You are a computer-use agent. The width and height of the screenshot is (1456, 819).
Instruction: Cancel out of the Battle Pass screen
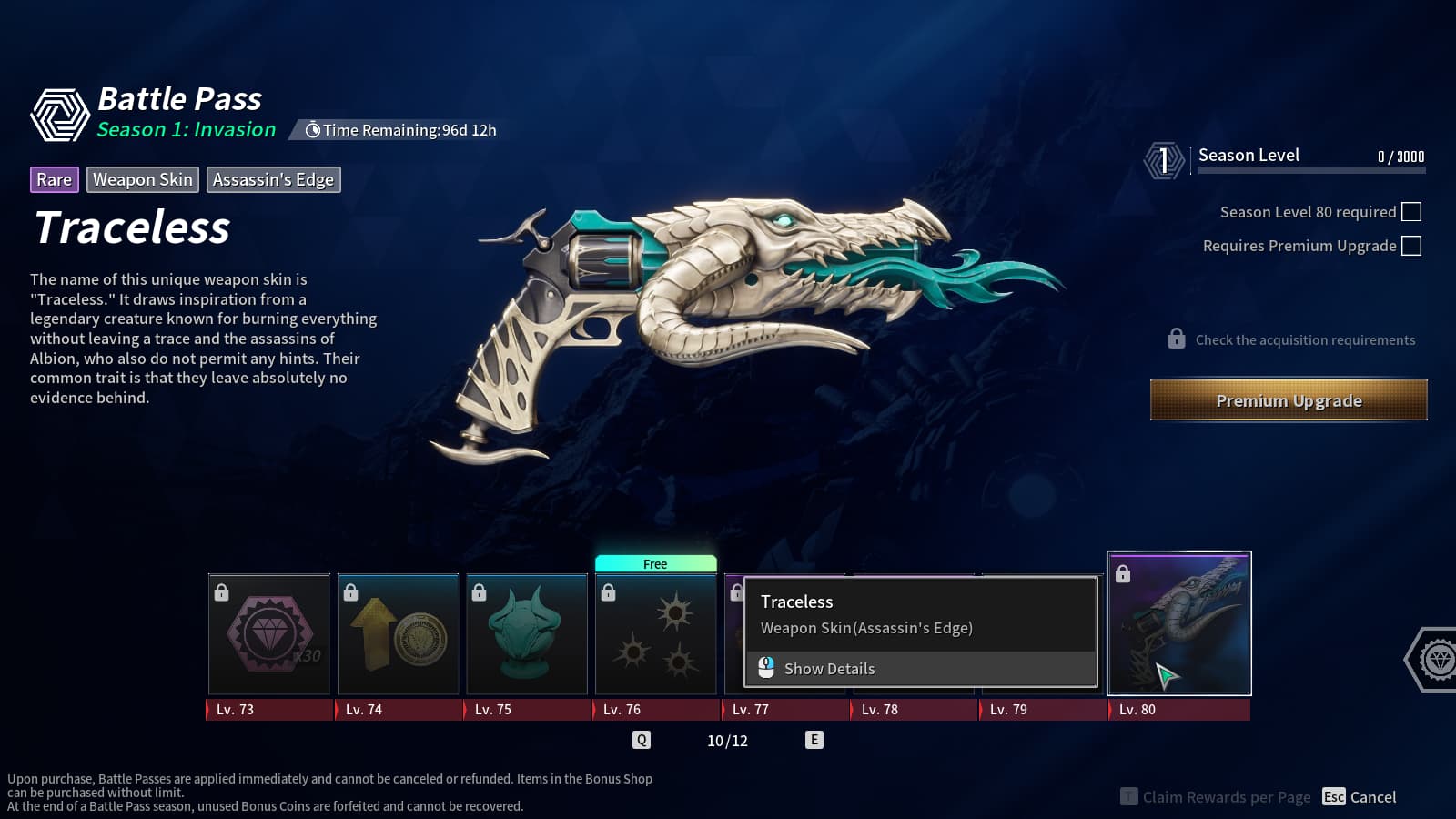pos(1360,797)
